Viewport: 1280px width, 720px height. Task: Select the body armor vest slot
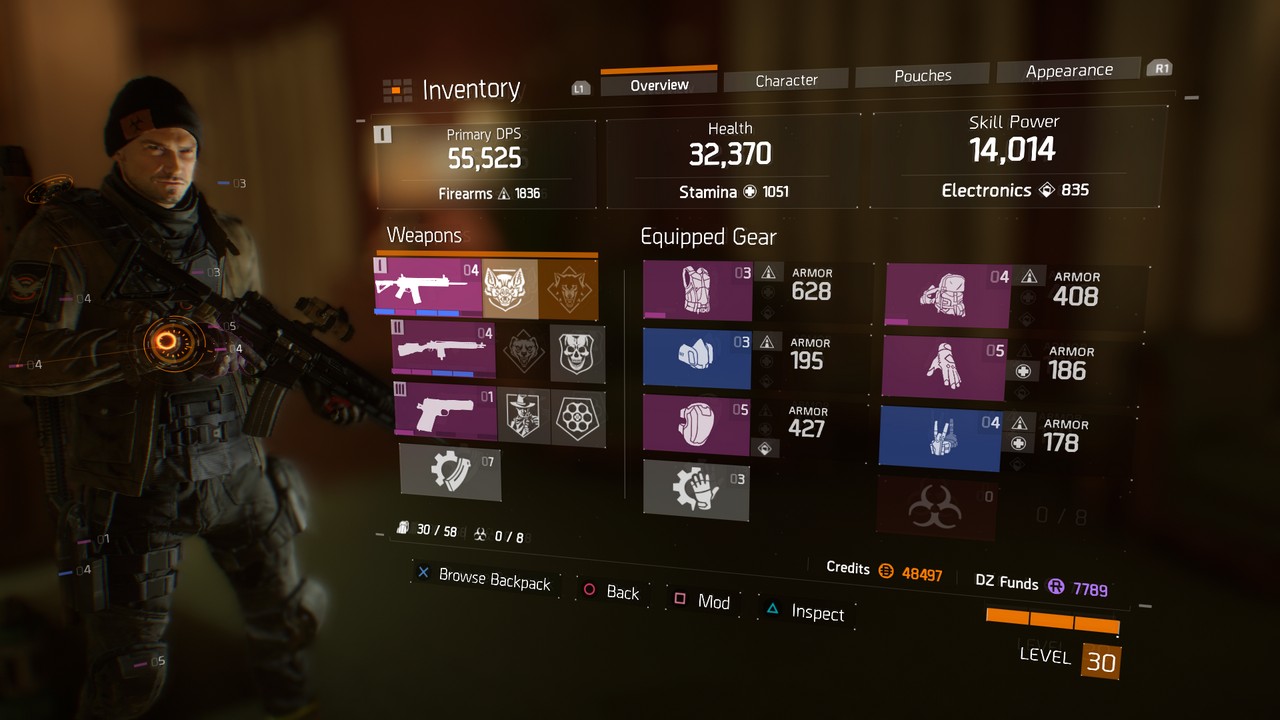[697, 291]
